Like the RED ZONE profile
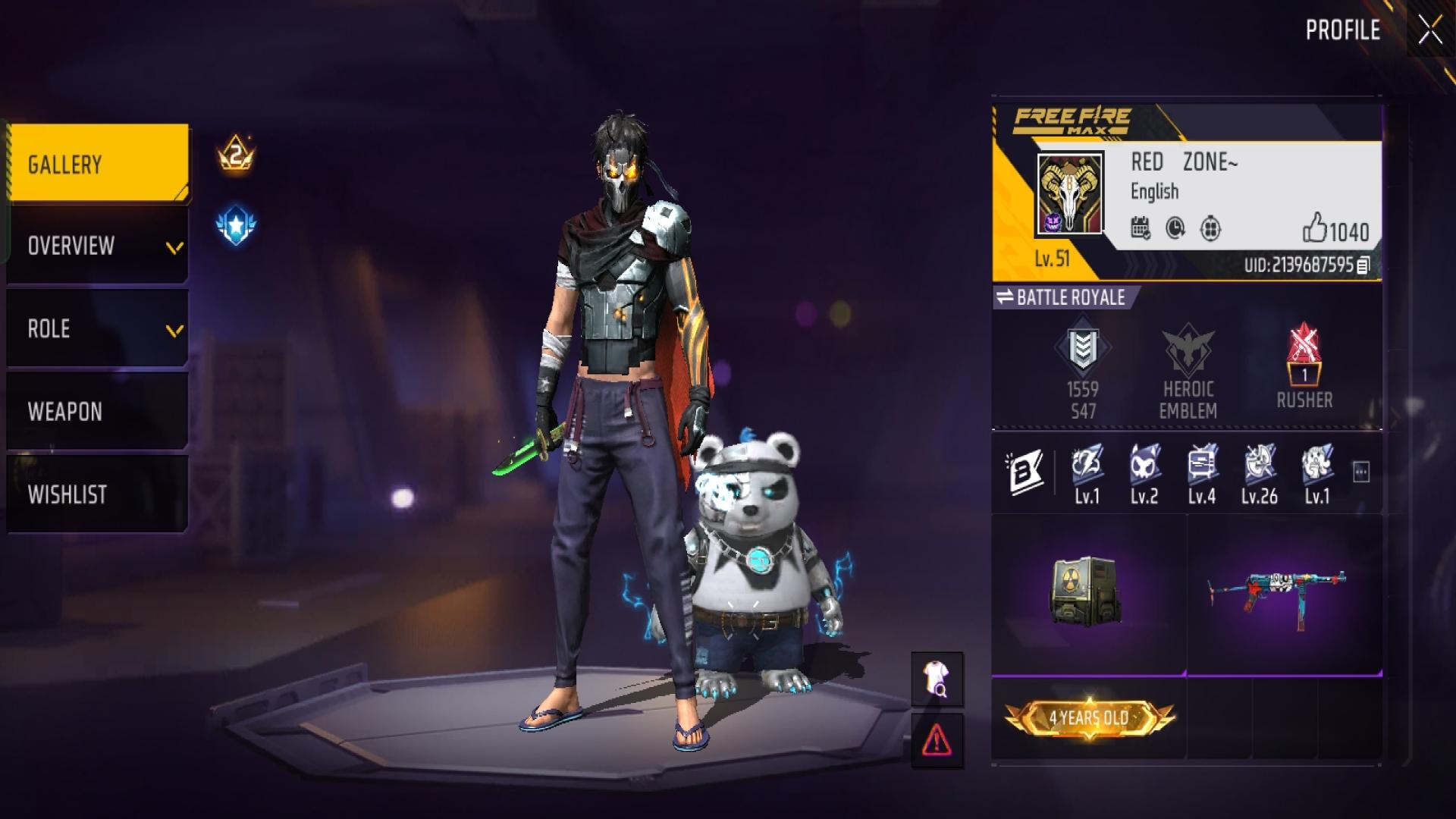The height and width of the screenshot is (819, 1456). point(1314,228)
